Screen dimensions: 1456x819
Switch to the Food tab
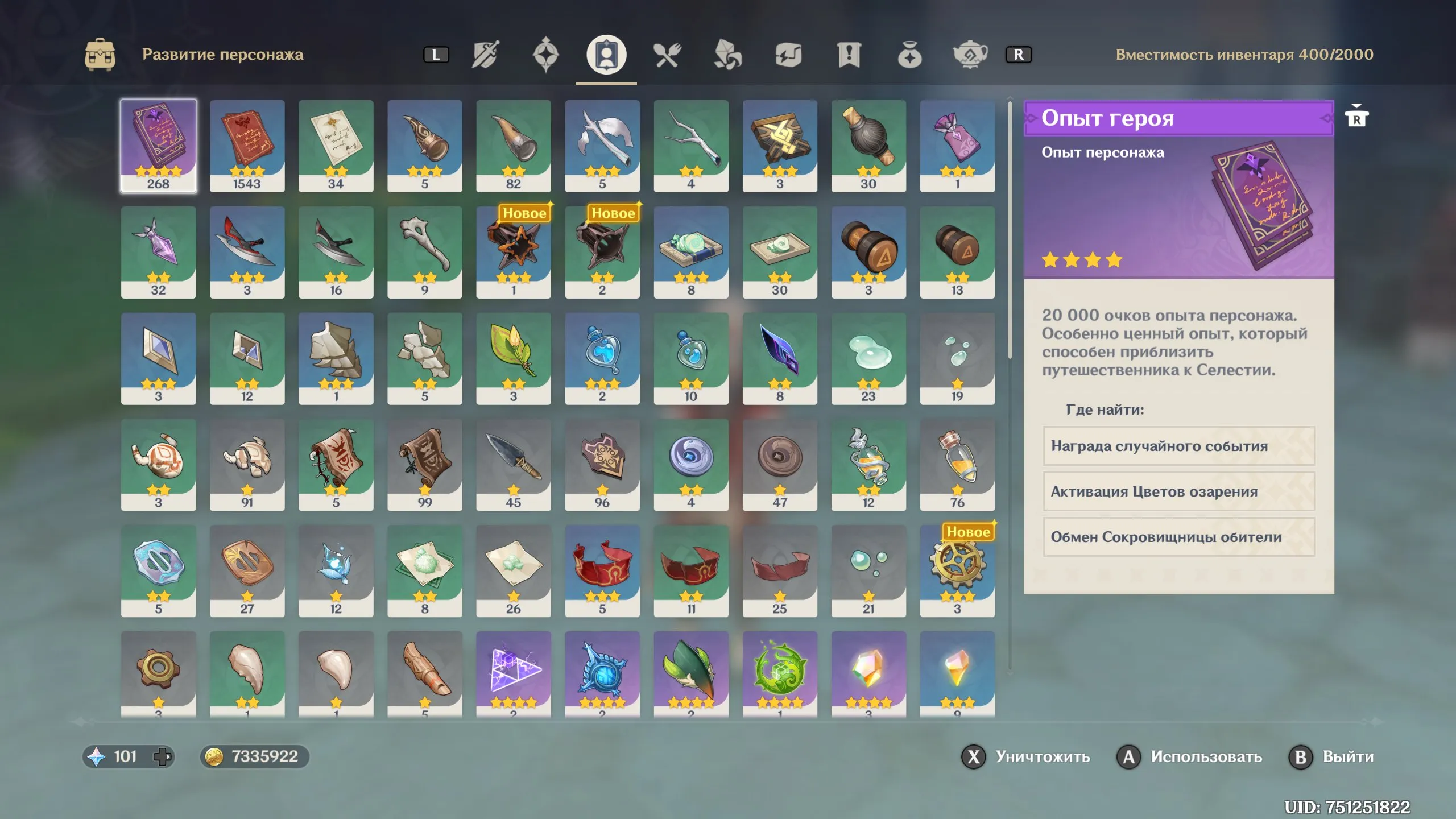[667, 55]
